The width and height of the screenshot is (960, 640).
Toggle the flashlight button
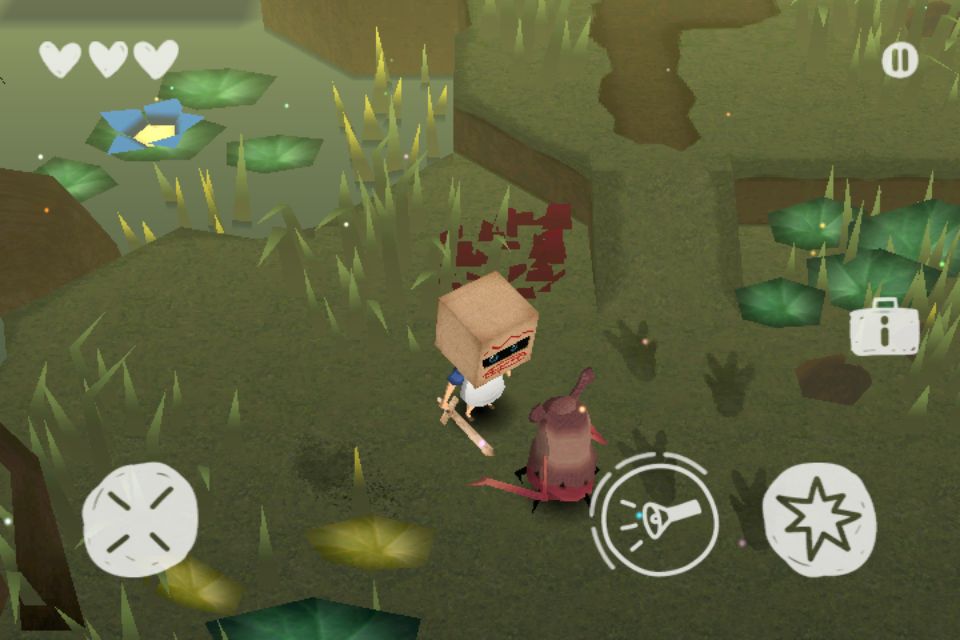pyautogui.click(x=655, y=516)
